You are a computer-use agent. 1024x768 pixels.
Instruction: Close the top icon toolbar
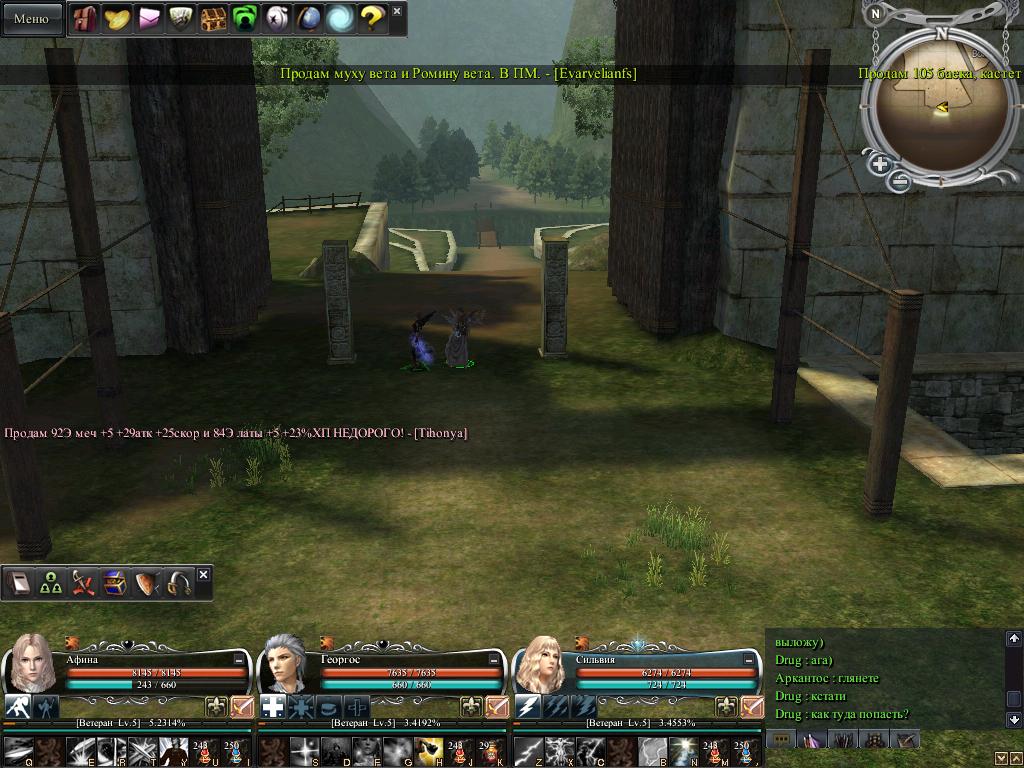click(397, 11)
